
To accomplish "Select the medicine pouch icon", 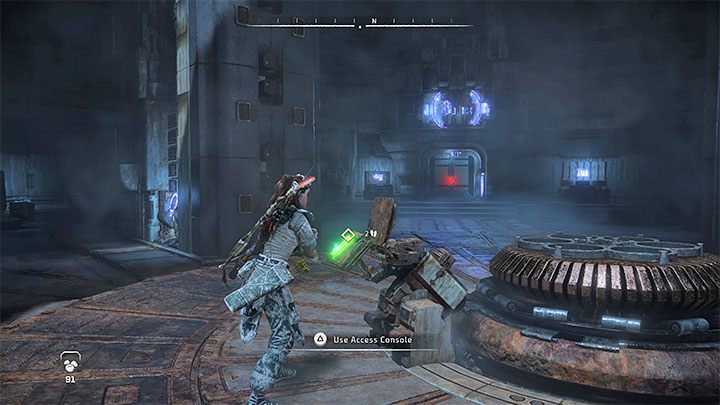I will point(70,361).
